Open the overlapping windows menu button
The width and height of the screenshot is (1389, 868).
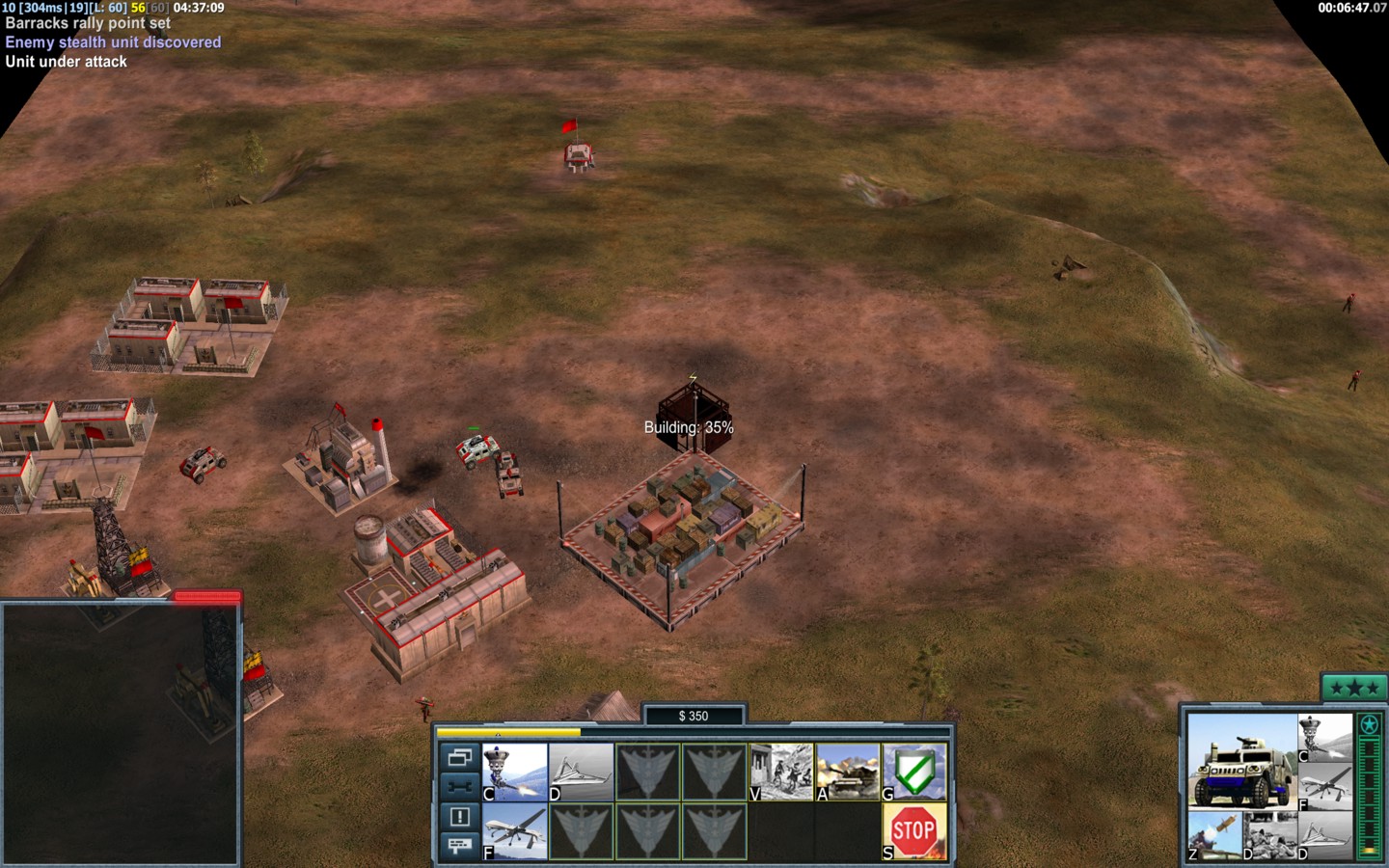[x=459, y=757]
